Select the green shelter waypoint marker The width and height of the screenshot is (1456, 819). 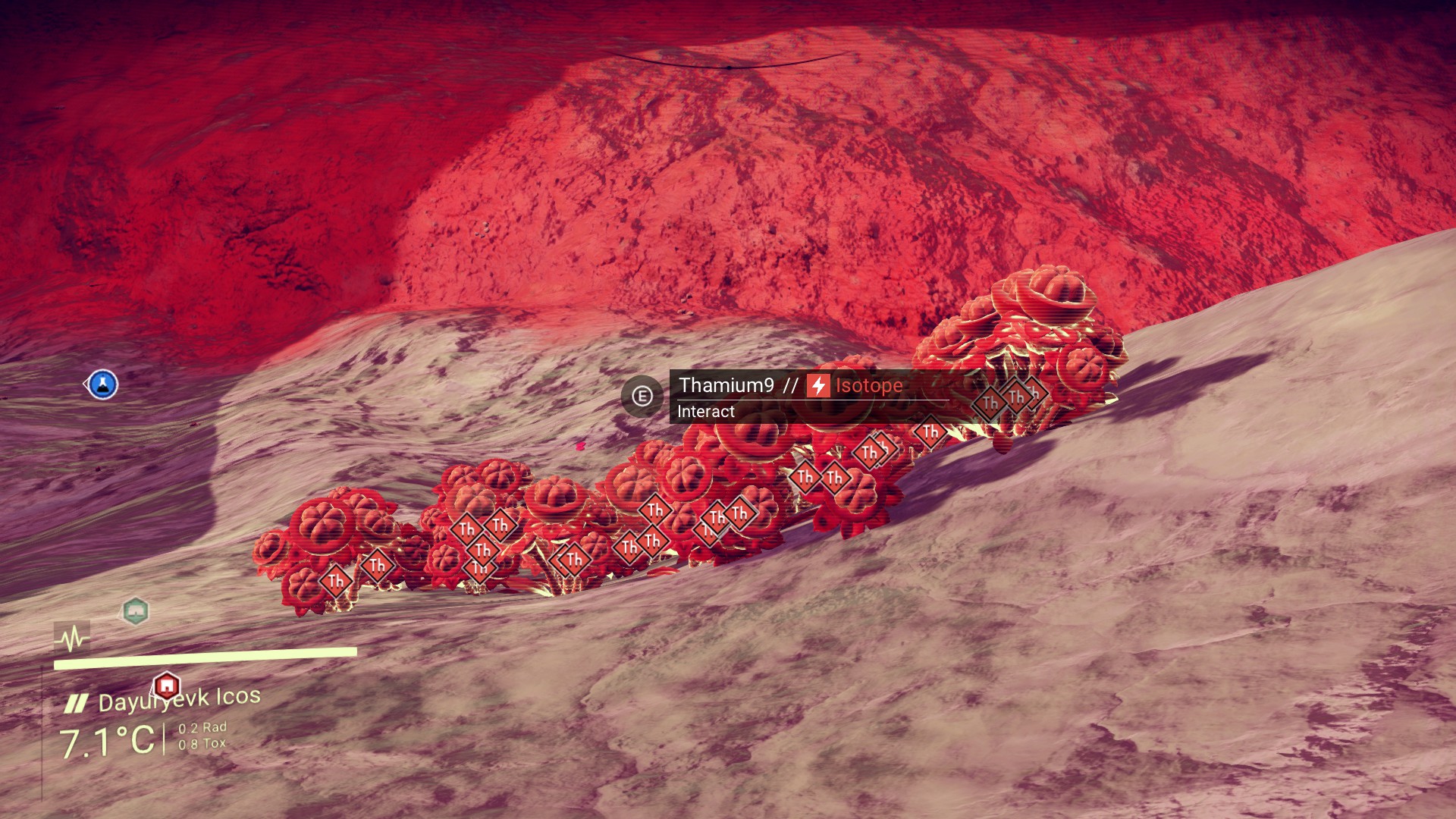pyautogui.click(x=135, y=610)
